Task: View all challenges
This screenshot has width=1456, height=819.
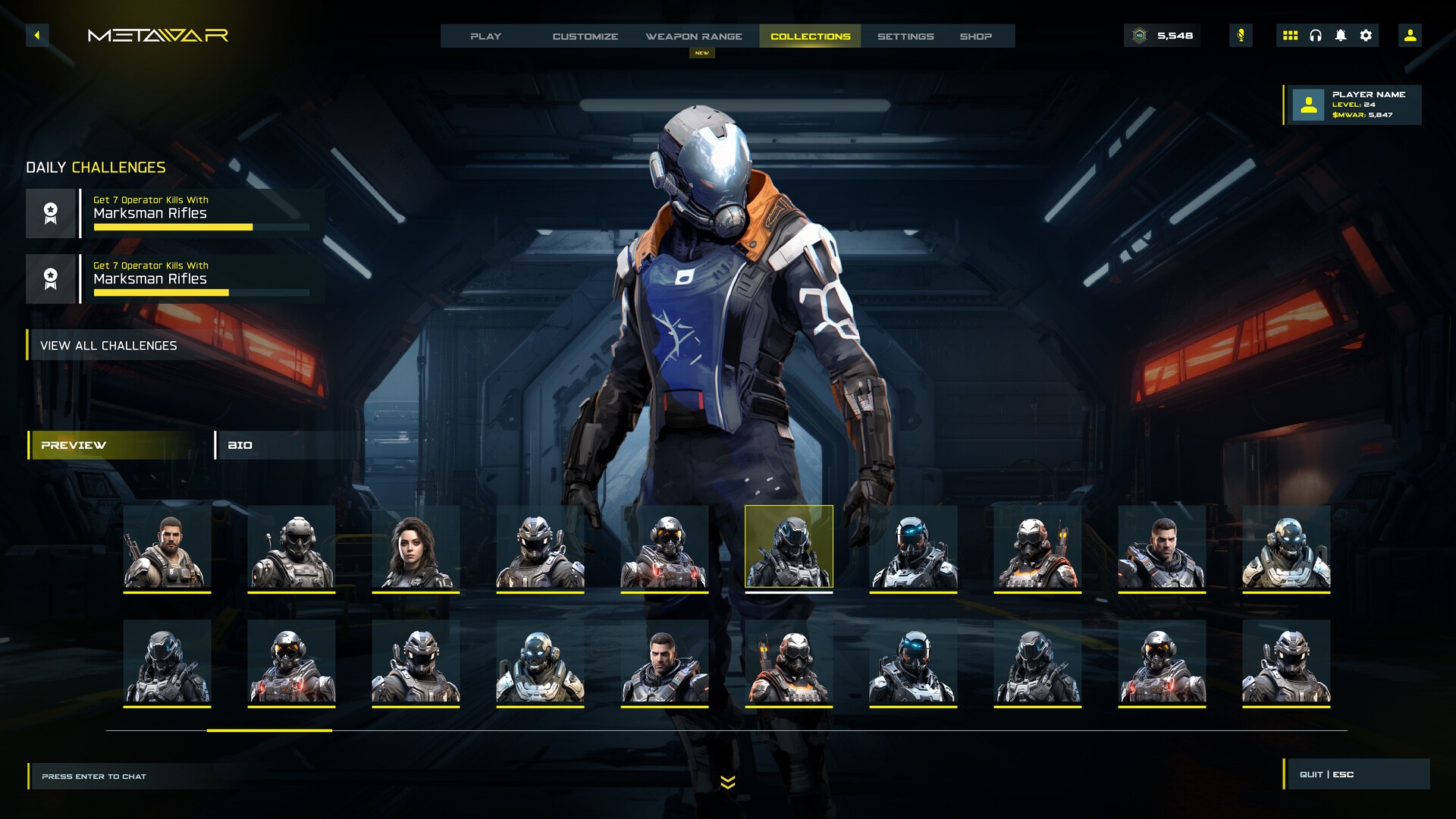Action: tap(108, 346)
